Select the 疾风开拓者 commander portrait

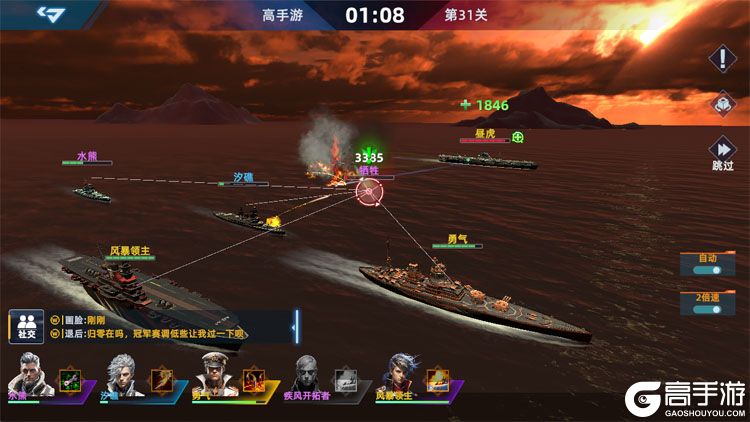[x=306, y=377]
